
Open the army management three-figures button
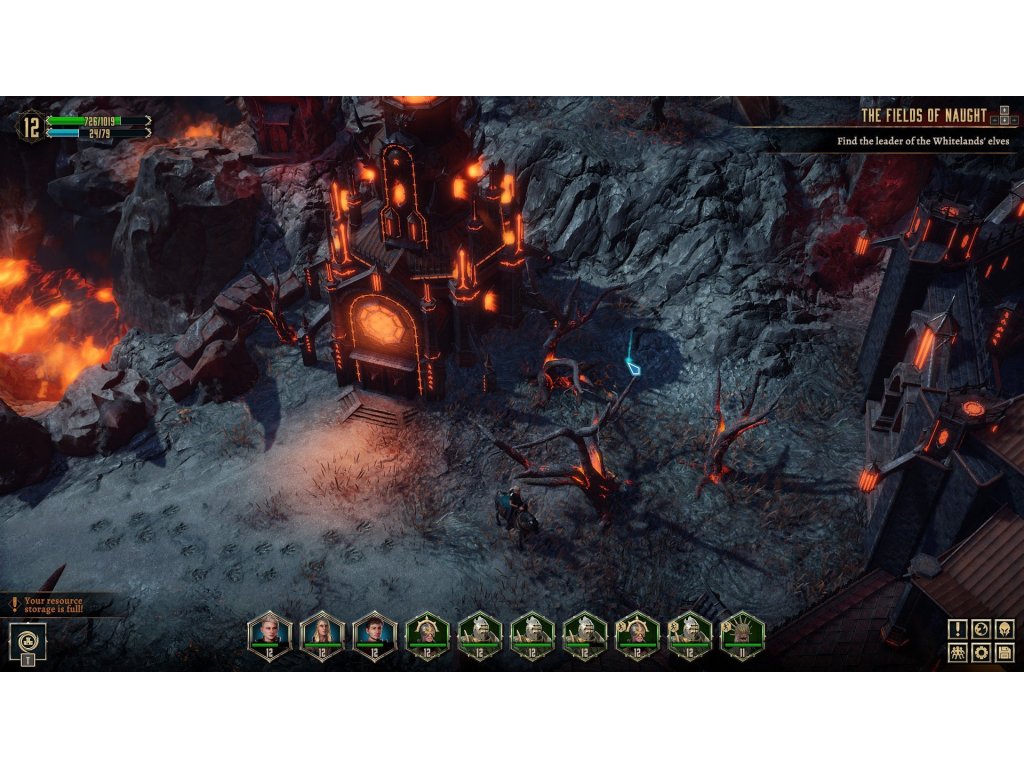pyautogui.click(x=958, y=653)
